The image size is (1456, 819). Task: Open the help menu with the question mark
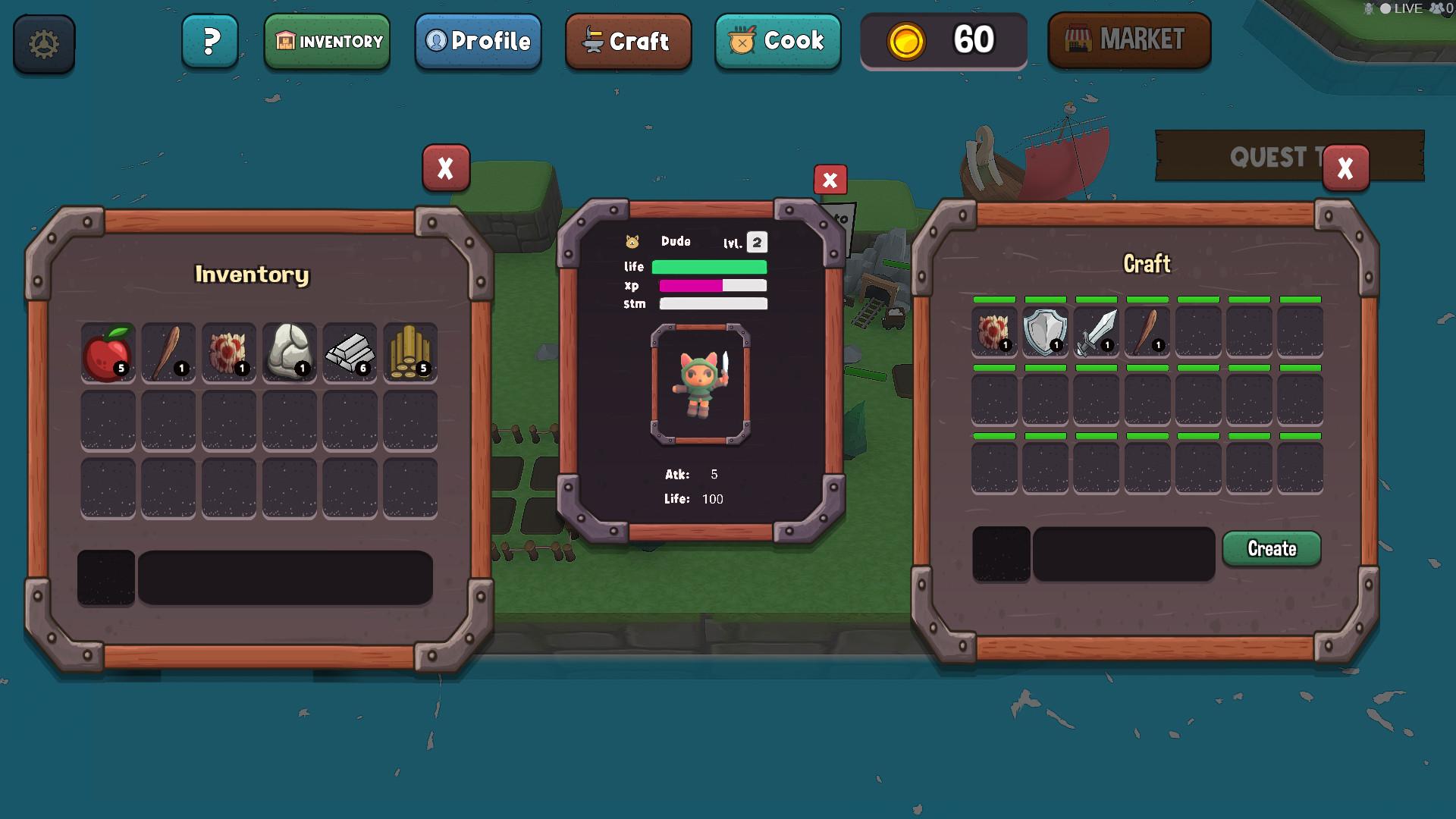210,42
